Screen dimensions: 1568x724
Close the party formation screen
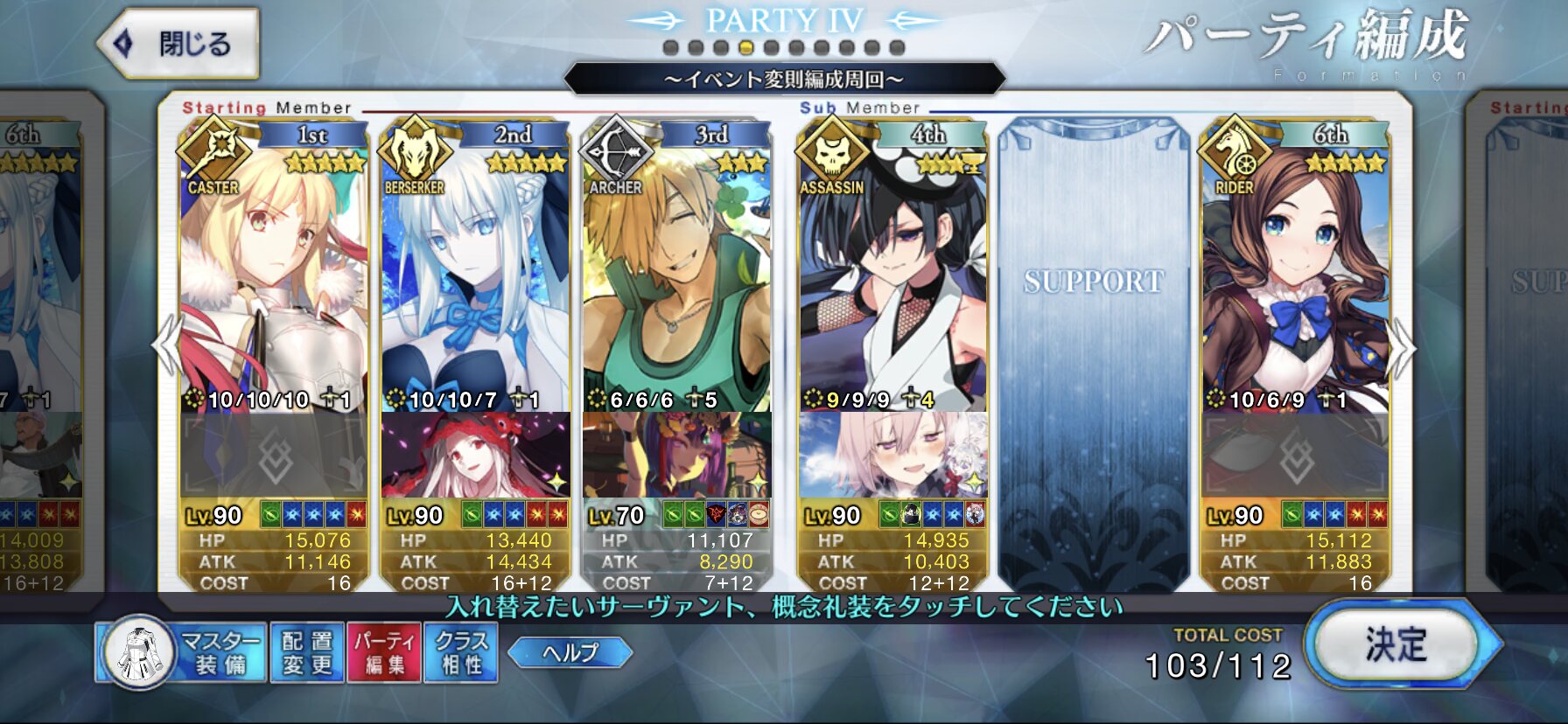tap(178, 44)
